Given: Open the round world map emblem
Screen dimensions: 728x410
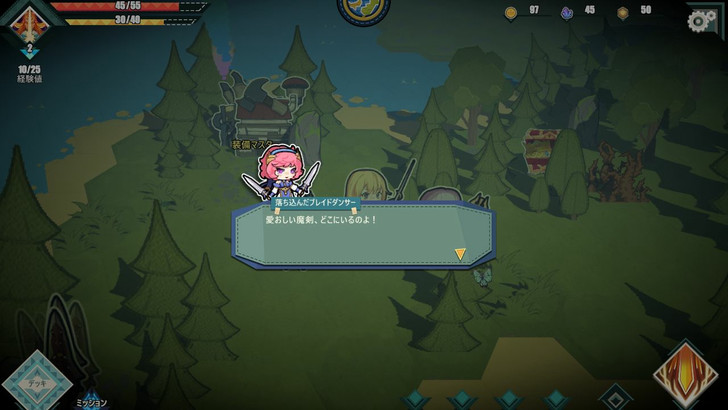Looking at the screenshot, I should click(x=363, y=8).
